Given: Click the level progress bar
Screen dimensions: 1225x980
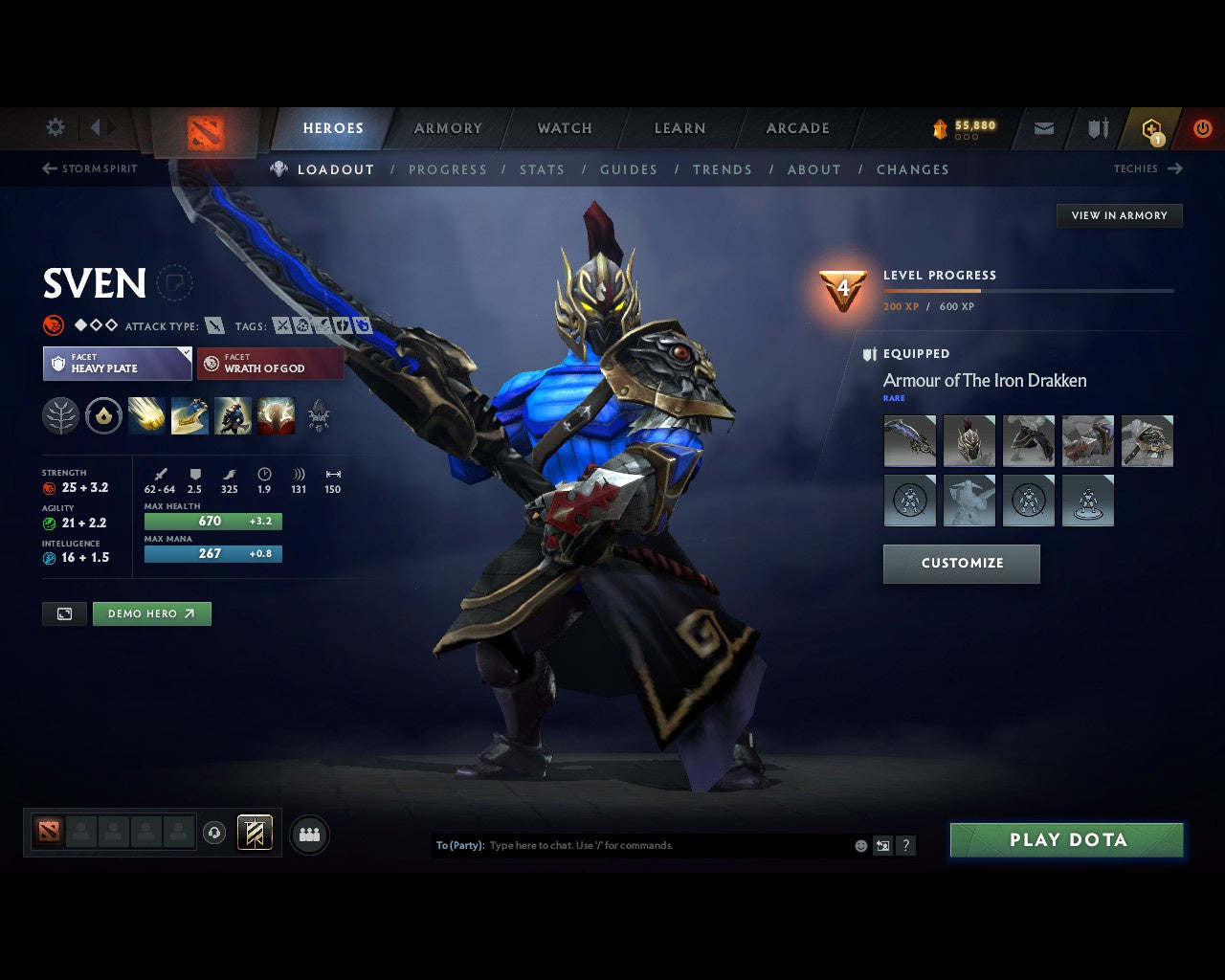Looking at the screenshot, I should [1029, 291].
